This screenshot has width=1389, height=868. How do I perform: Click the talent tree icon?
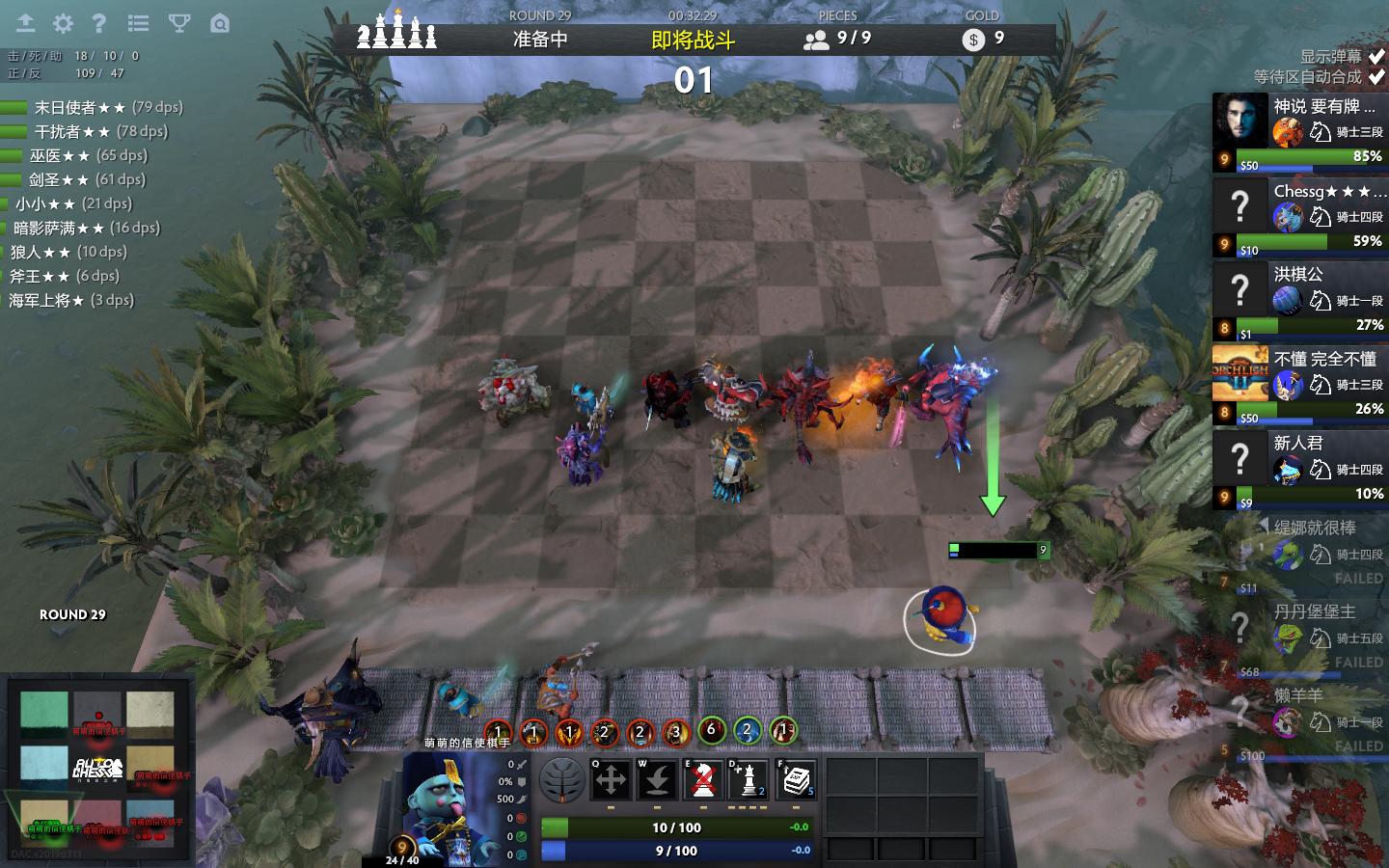point(562,779)
